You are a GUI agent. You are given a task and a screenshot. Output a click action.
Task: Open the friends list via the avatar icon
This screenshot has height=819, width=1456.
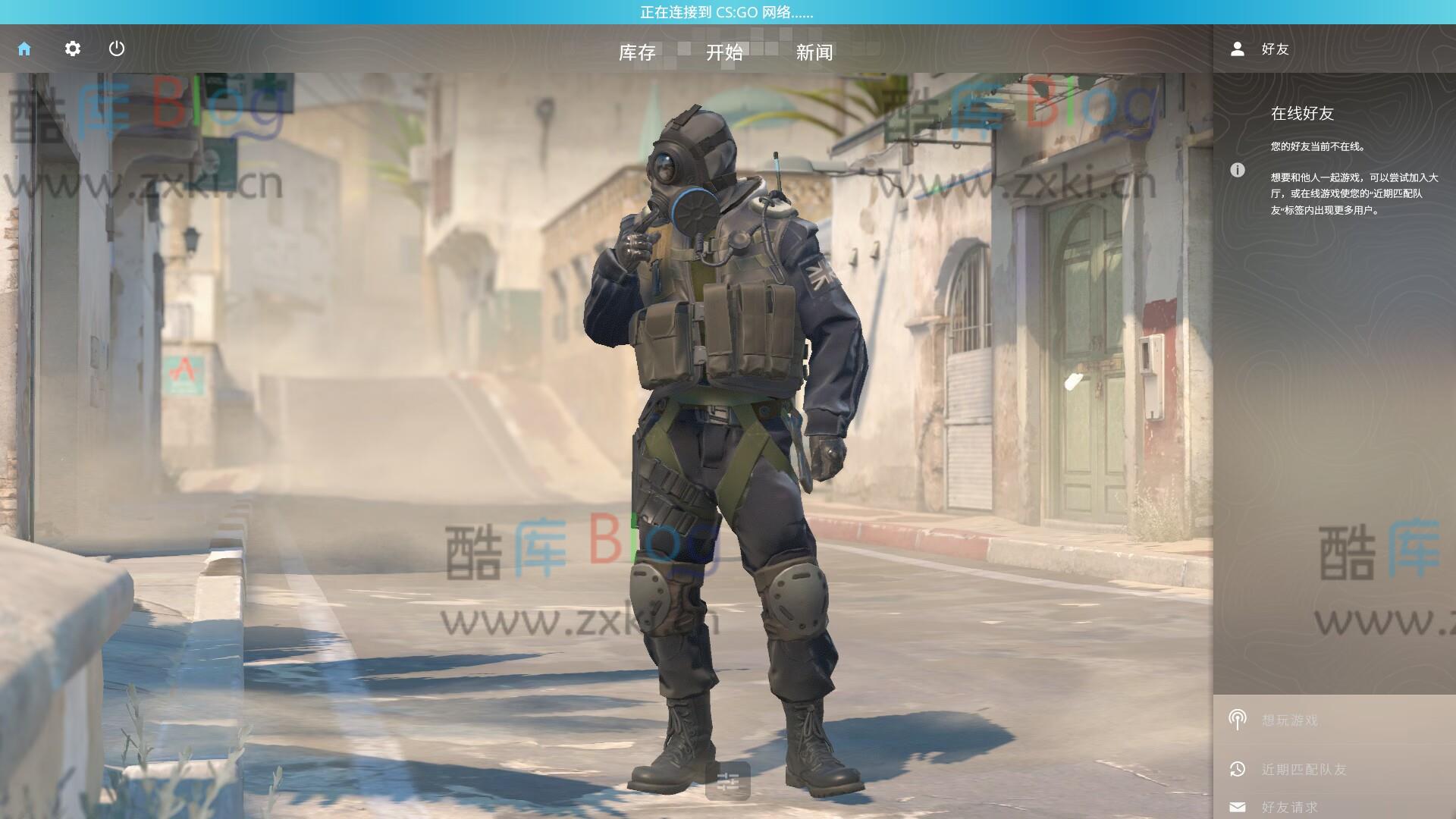[1237, 49]
